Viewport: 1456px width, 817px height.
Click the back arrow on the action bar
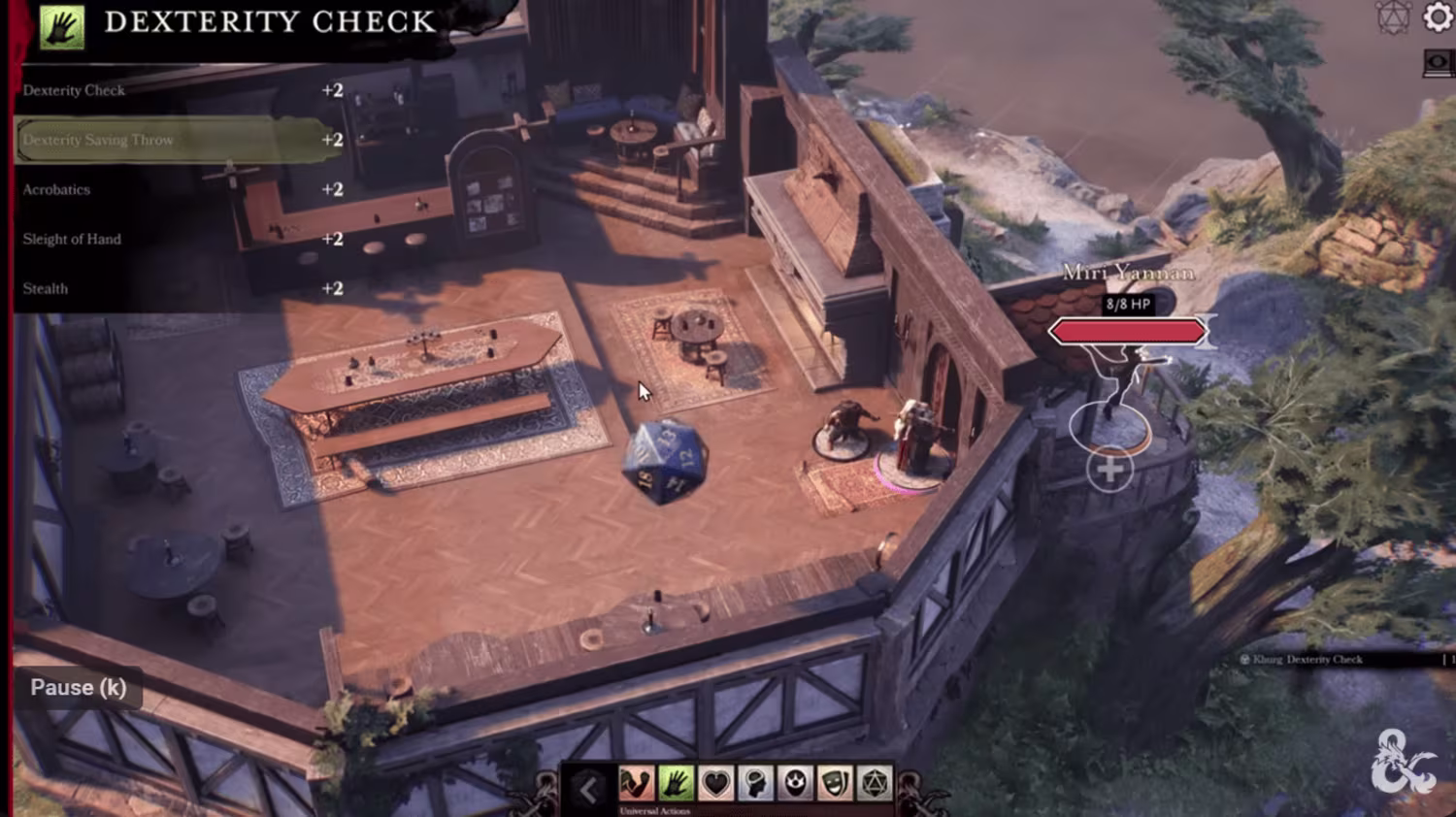point(588,789)
